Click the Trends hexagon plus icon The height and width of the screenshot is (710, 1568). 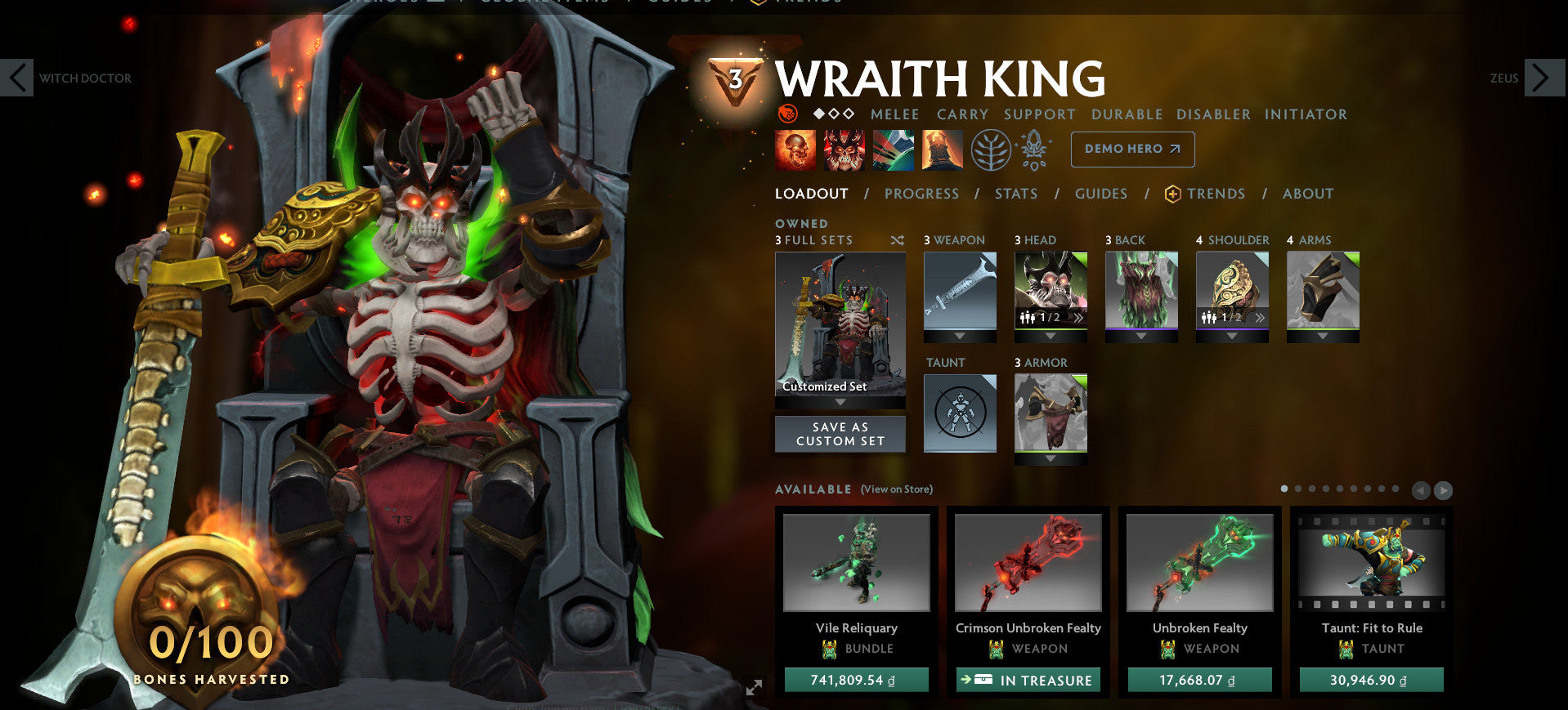tap(1172, 194)
